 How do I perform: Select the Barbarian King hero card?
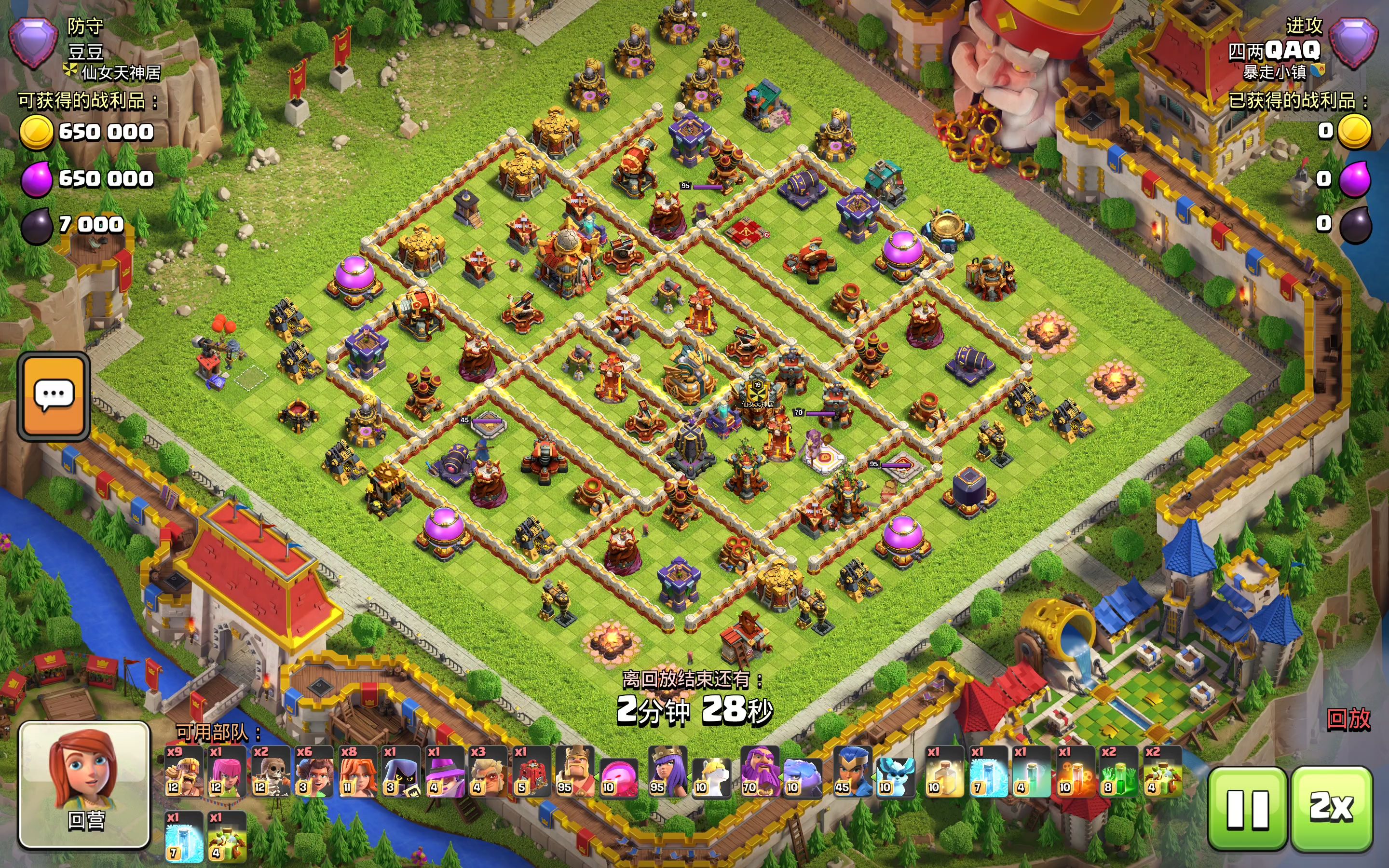575,772
